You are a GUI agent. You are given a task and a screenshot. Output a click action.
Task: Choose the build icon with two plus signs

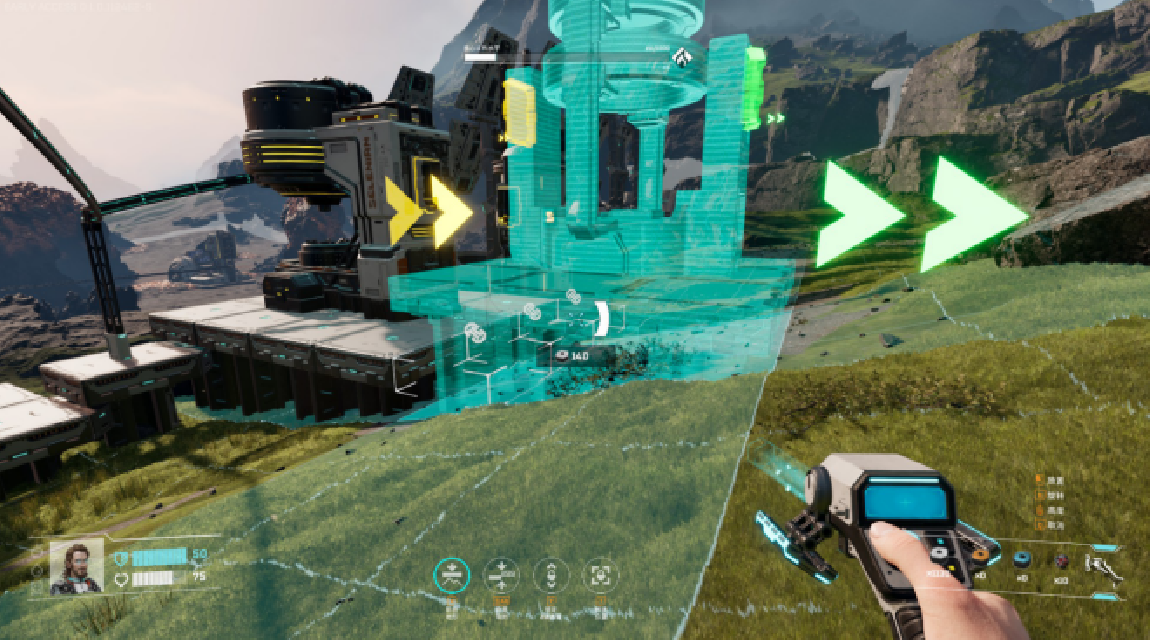pos(501,575)
